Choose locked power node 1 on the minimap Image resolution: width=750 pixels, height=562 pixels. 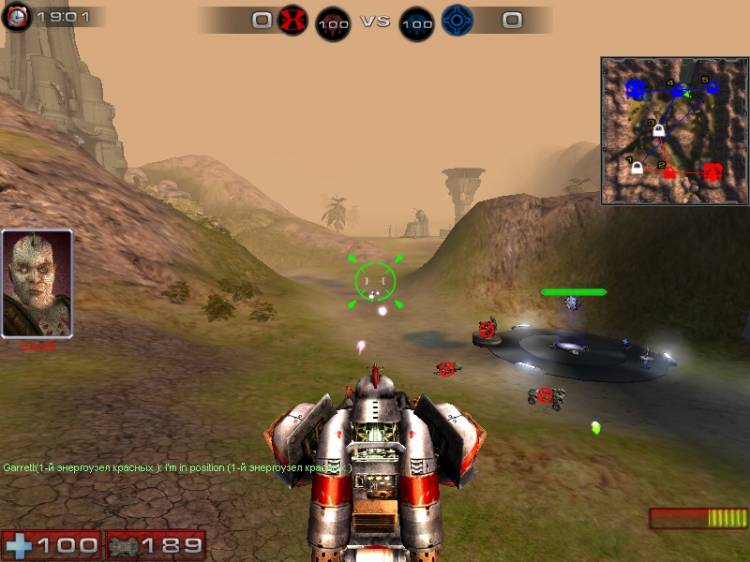[636, 168]
